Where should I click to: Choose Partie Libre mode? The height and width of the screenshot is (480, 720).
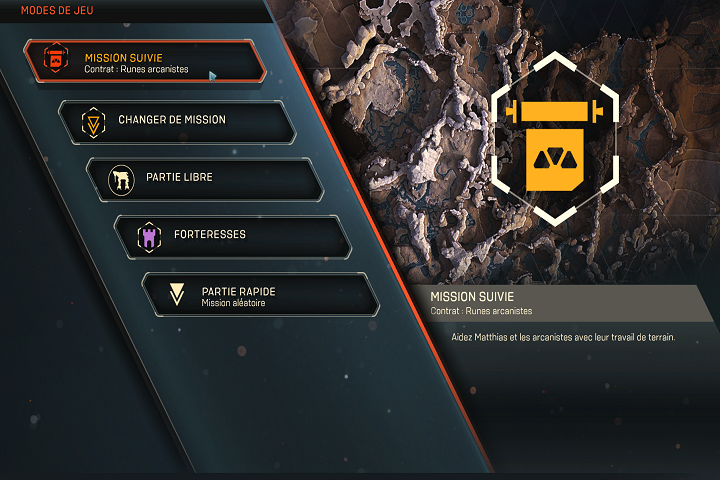[206, 178]
